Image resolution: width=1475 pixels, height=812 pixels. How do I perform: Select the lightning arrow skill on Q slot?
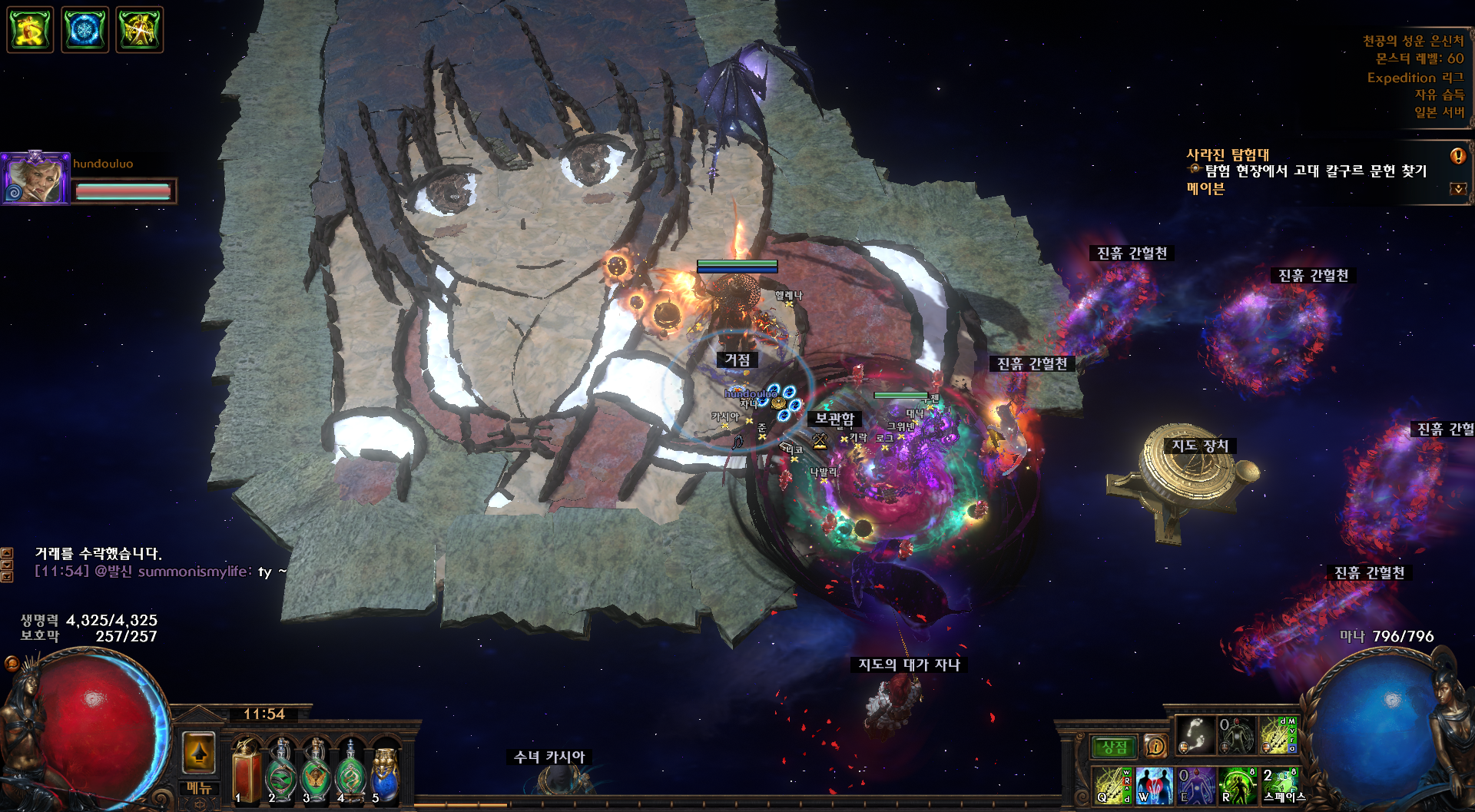pyautogui.click(x=1112, y=786)
